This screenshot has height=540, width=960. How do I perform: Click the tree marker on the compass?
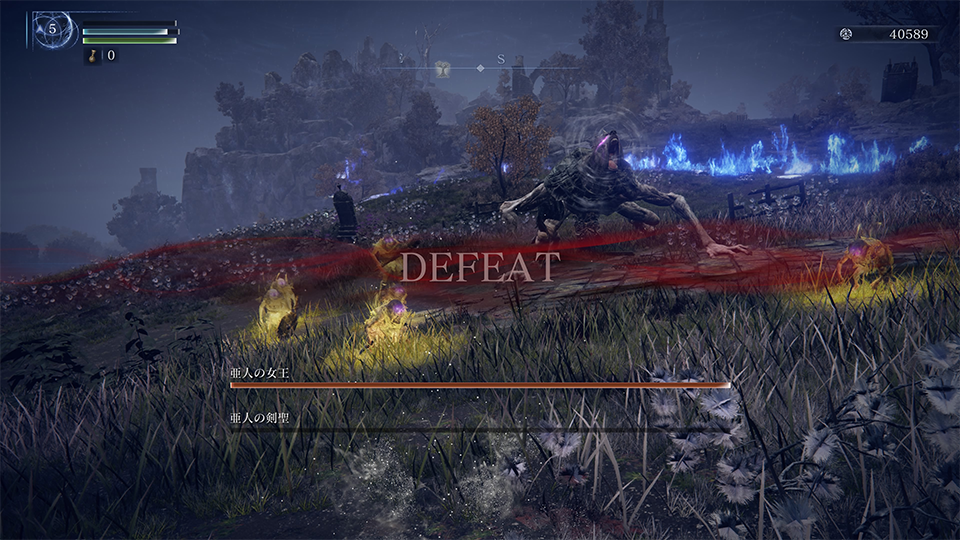coord(441,68)
